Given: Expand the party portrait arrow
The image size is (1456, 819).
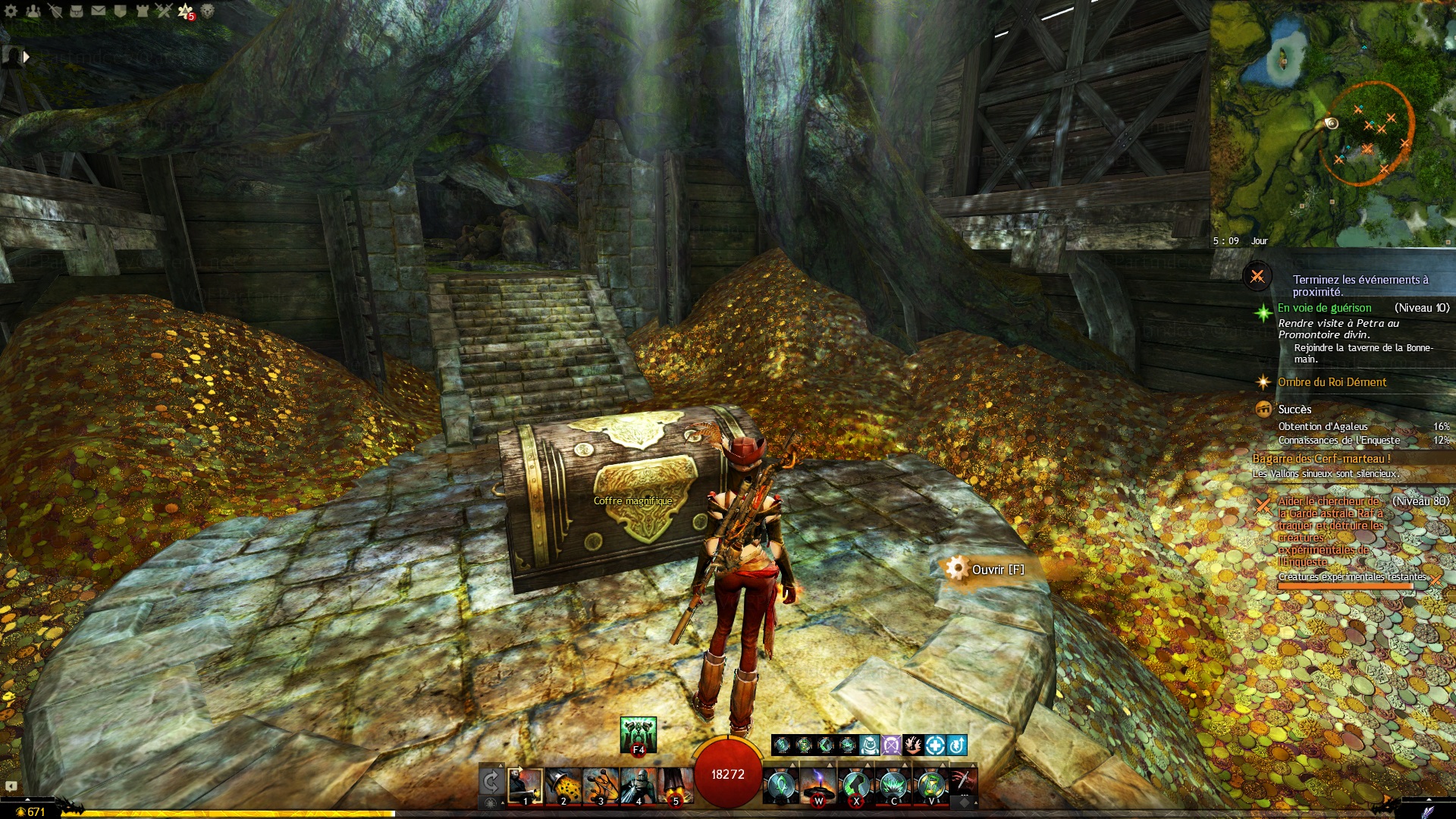Looking at the screenshot, I should tap(26, 56).
